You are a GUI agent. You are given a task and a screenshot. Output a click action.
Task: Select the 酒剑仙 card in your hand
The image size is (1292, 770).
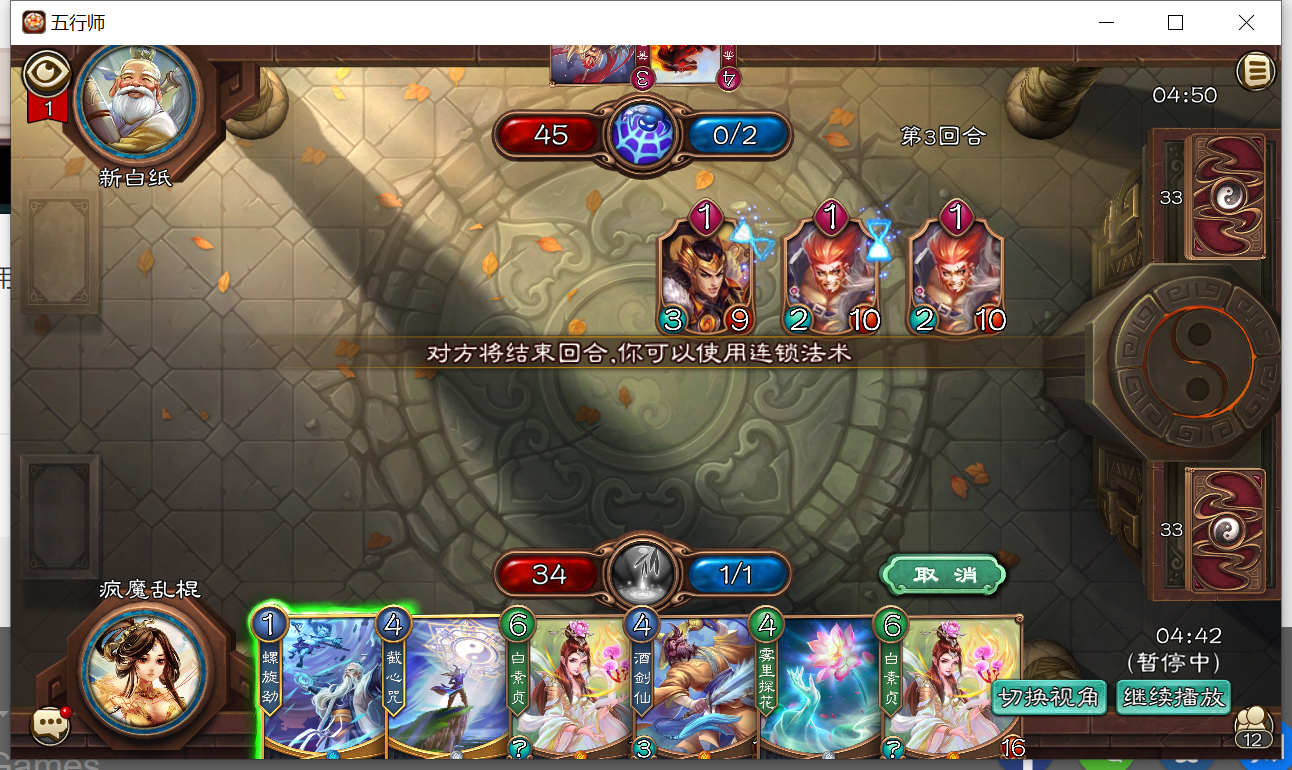point(695,690)
